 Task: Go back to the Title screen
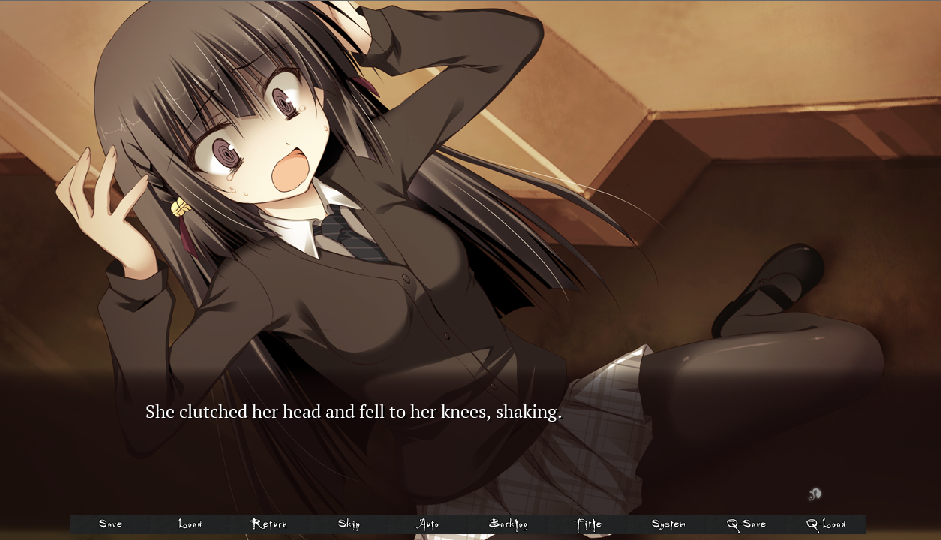click(x=589, y=524)
